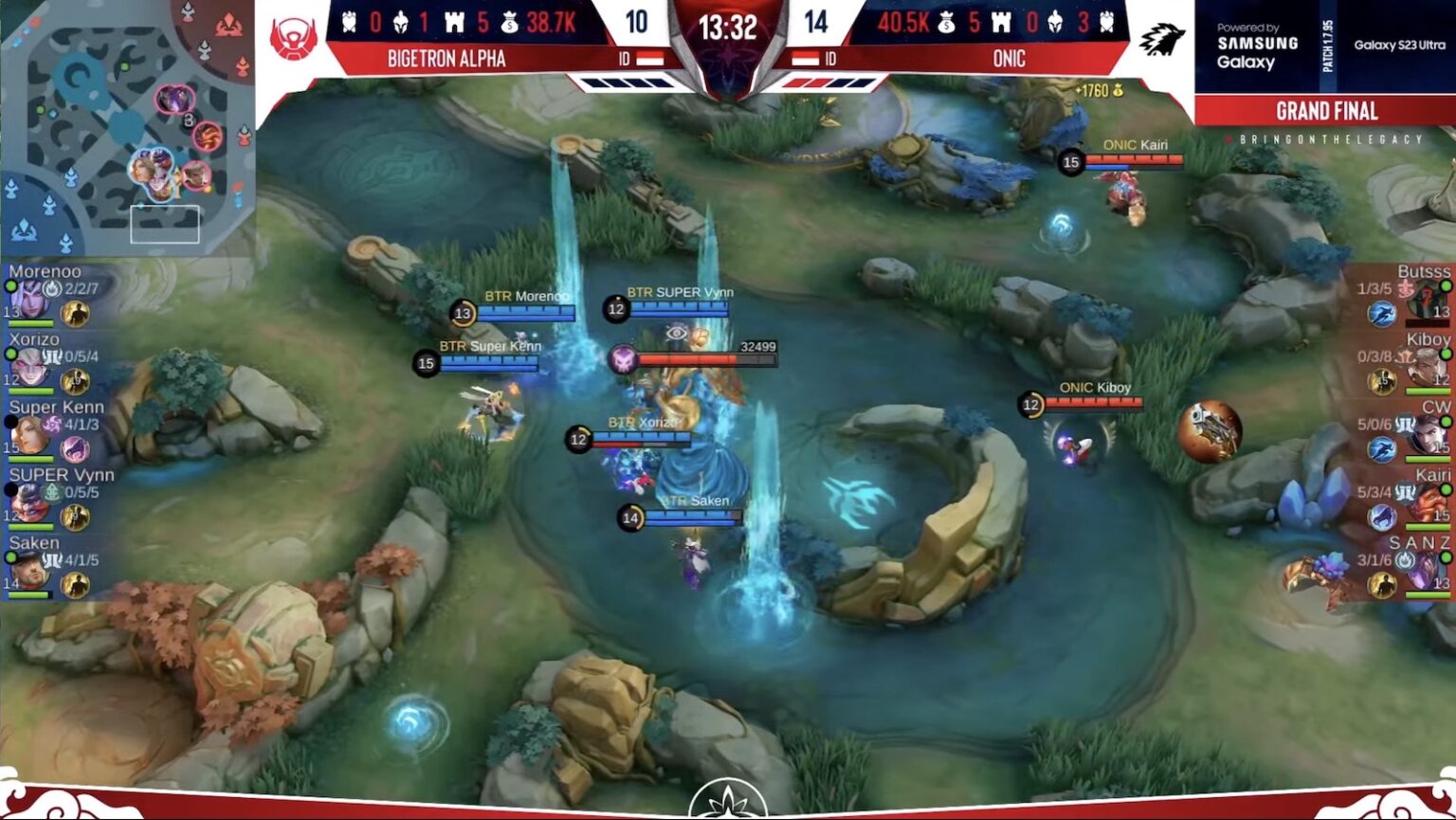
Task: Toggle Morenoo's green ultimate-ready indicator
Action: (9, 286)
